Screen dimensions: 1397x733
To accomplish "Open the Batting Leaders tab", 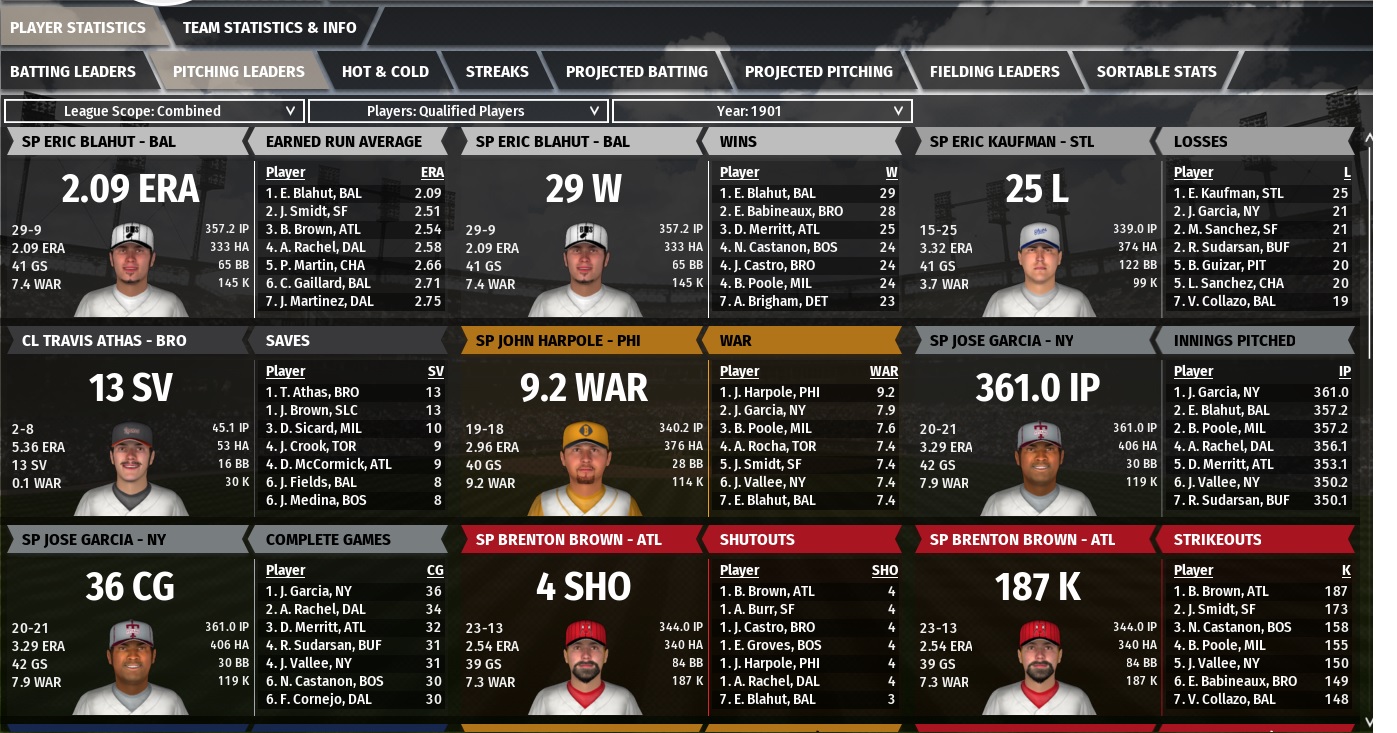I will pyautogui.click(x=73, y=71).
